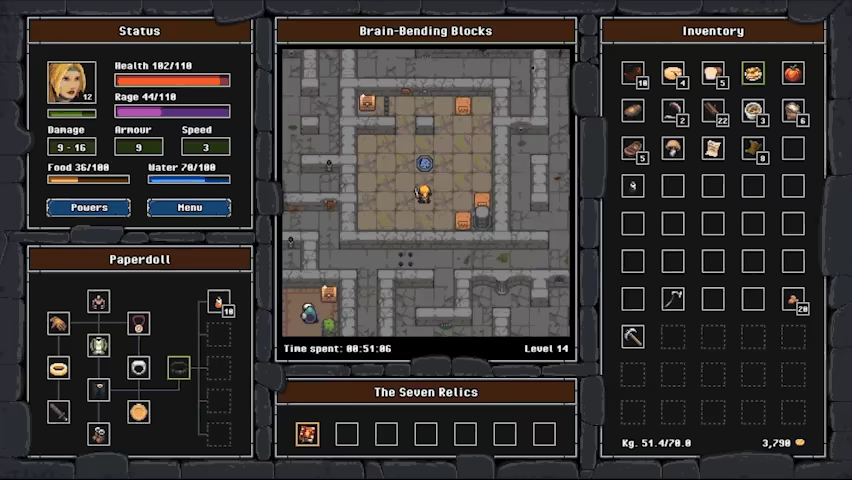Click the stew bowl stack
Screen dimensions: 852x480
(753, 110)
